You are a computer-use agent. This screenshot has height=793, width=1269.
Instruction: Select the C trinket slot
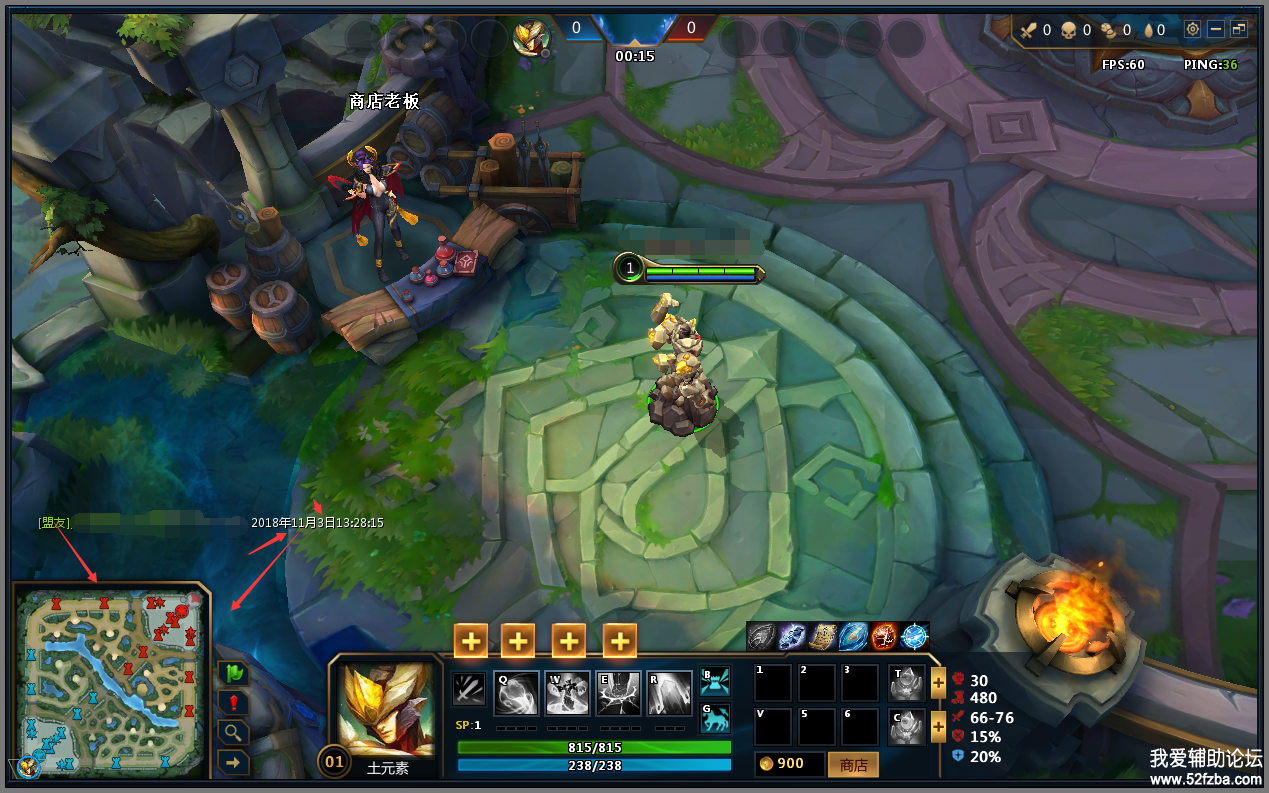point(907,728)
